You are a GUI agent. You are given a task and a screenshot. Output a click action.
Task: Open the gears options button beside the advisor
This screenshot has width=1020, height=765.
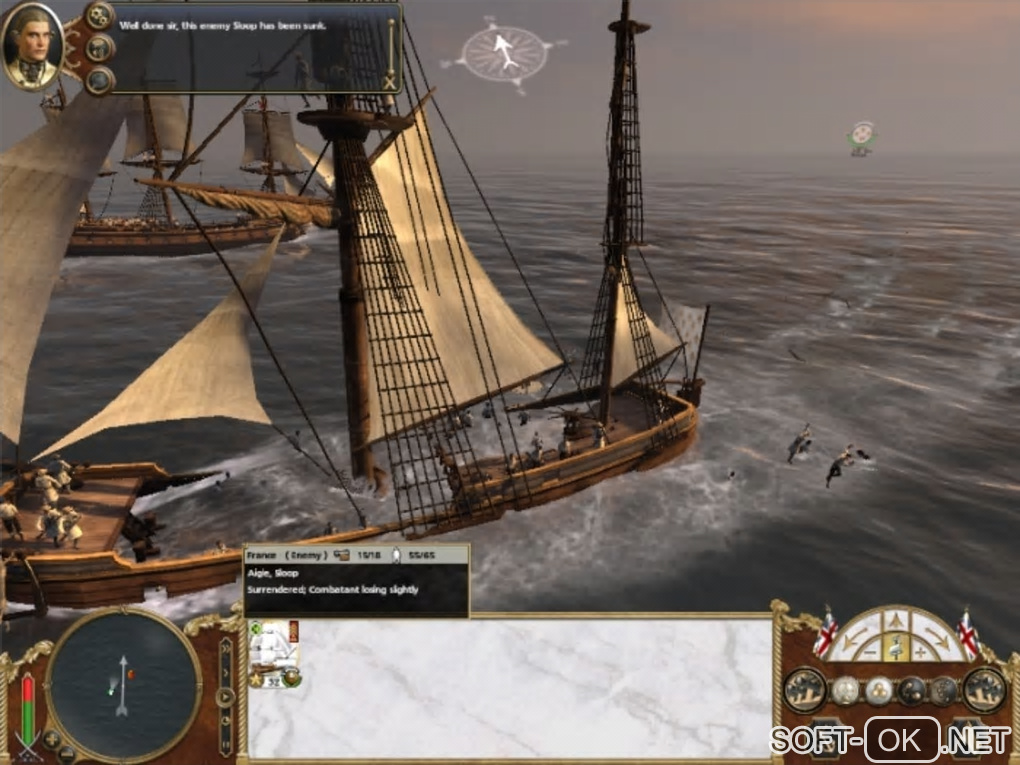pyautogui.click(x=99, y=15)
